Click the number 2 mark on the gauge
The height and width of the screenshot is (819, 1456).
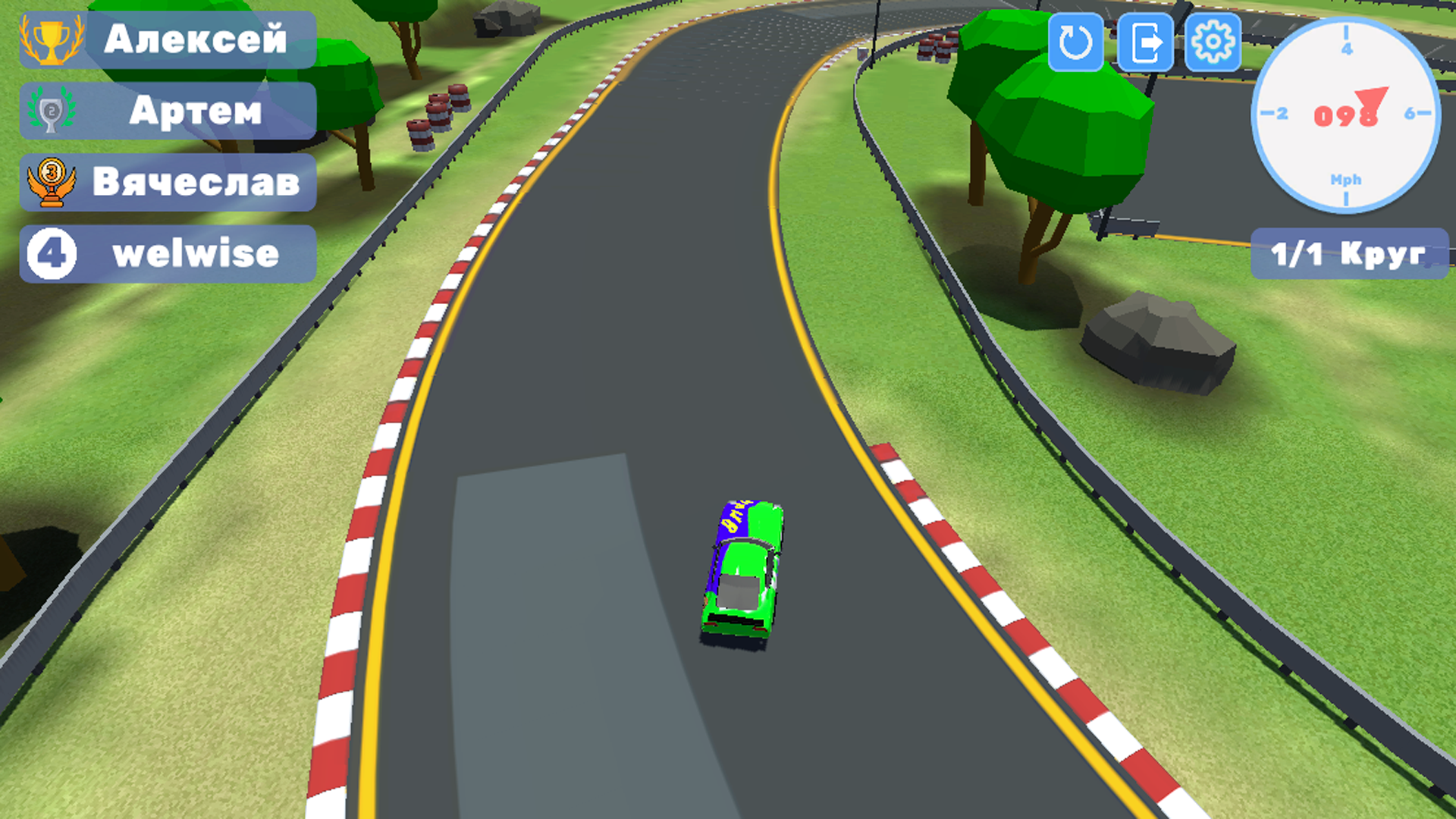1282,114
